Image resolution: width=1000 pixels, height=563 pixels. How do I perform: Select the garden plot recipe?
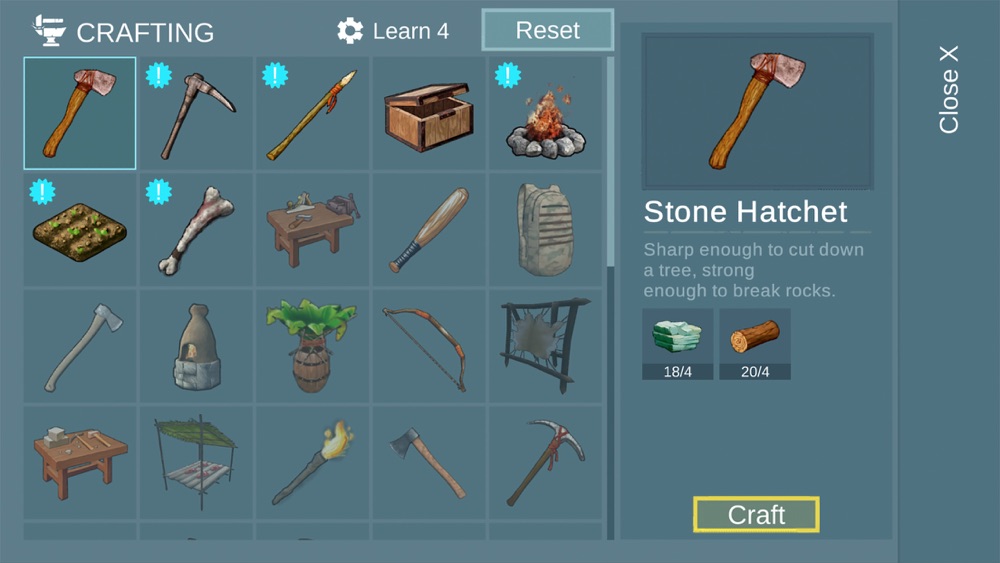pos(80,230)
